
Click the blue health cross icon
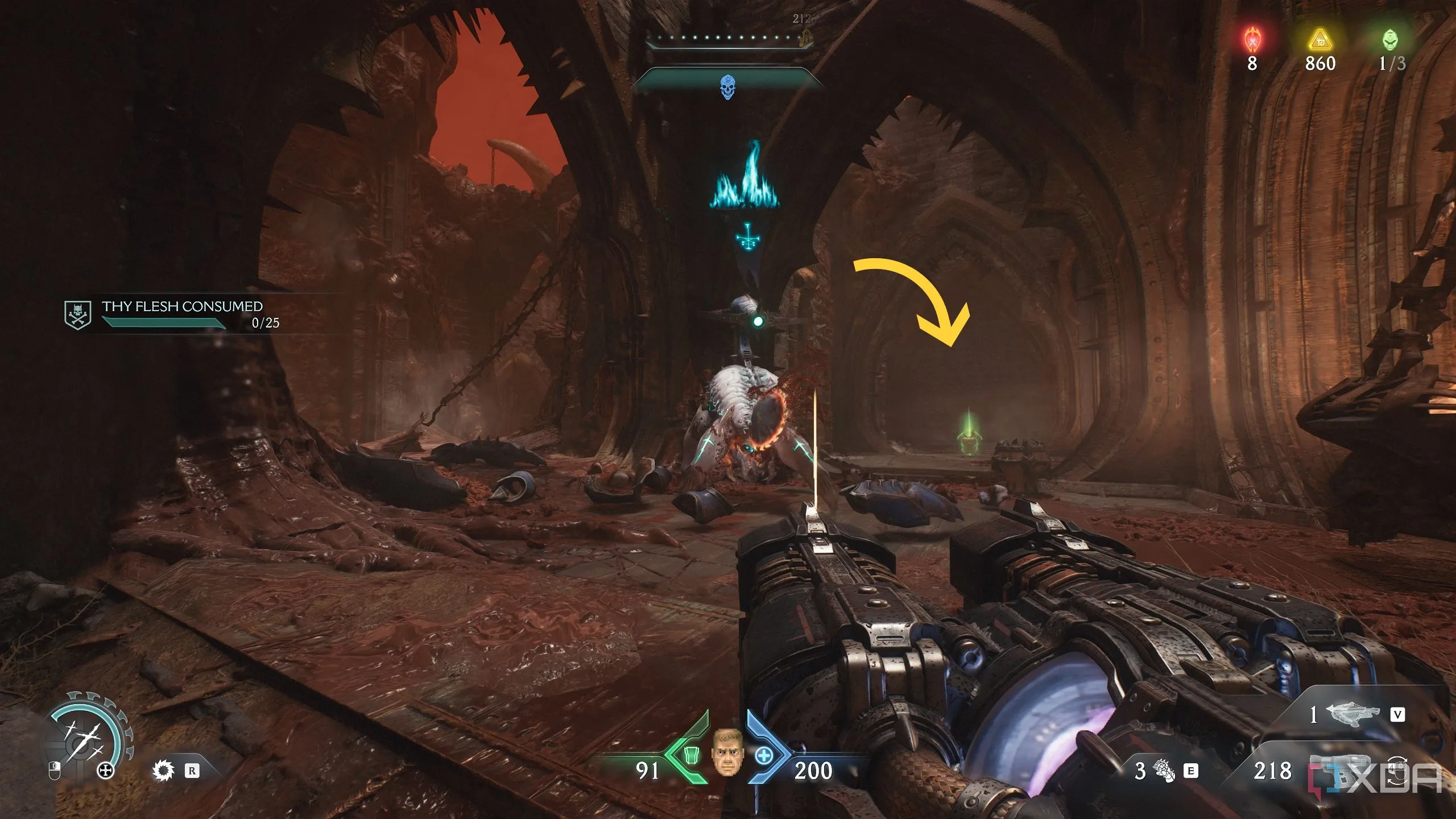coord(764,756)
